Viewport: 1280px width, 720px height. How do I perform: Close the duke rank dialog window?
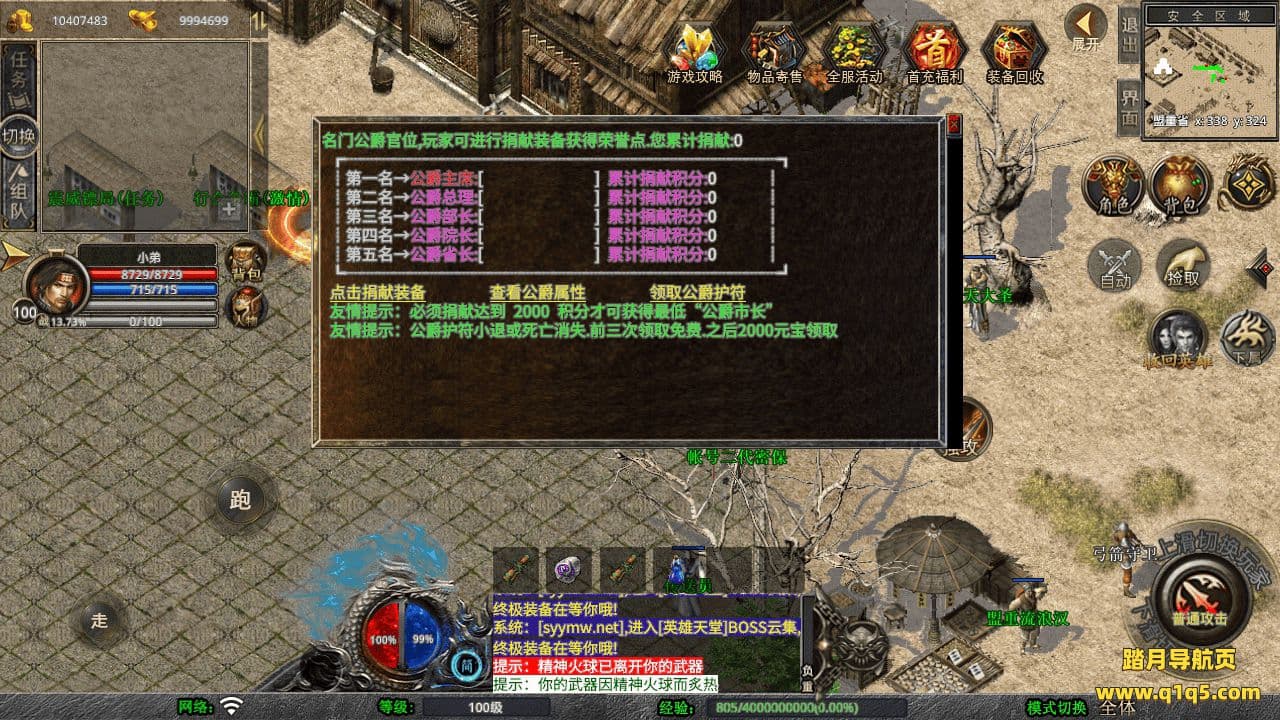tap(953, 124)
